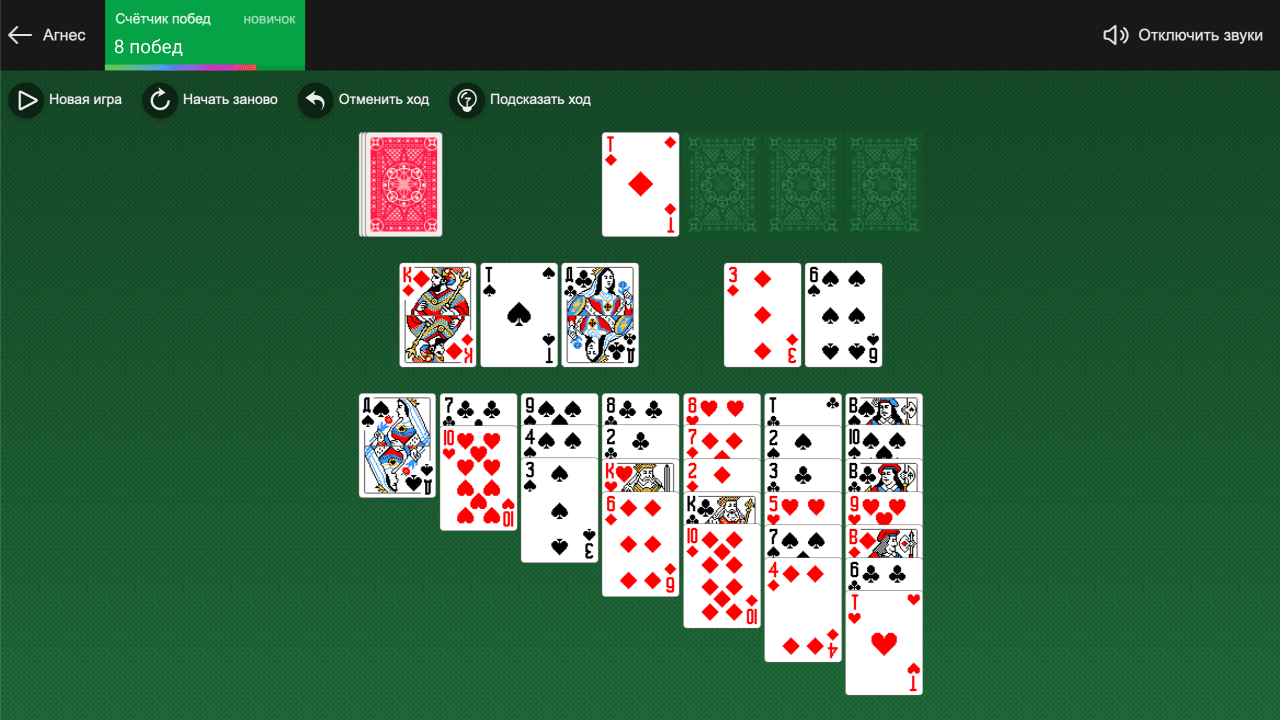Click the Отменить ход undo arrow icon
This screenshot has height=720, width=1281.
314,99
